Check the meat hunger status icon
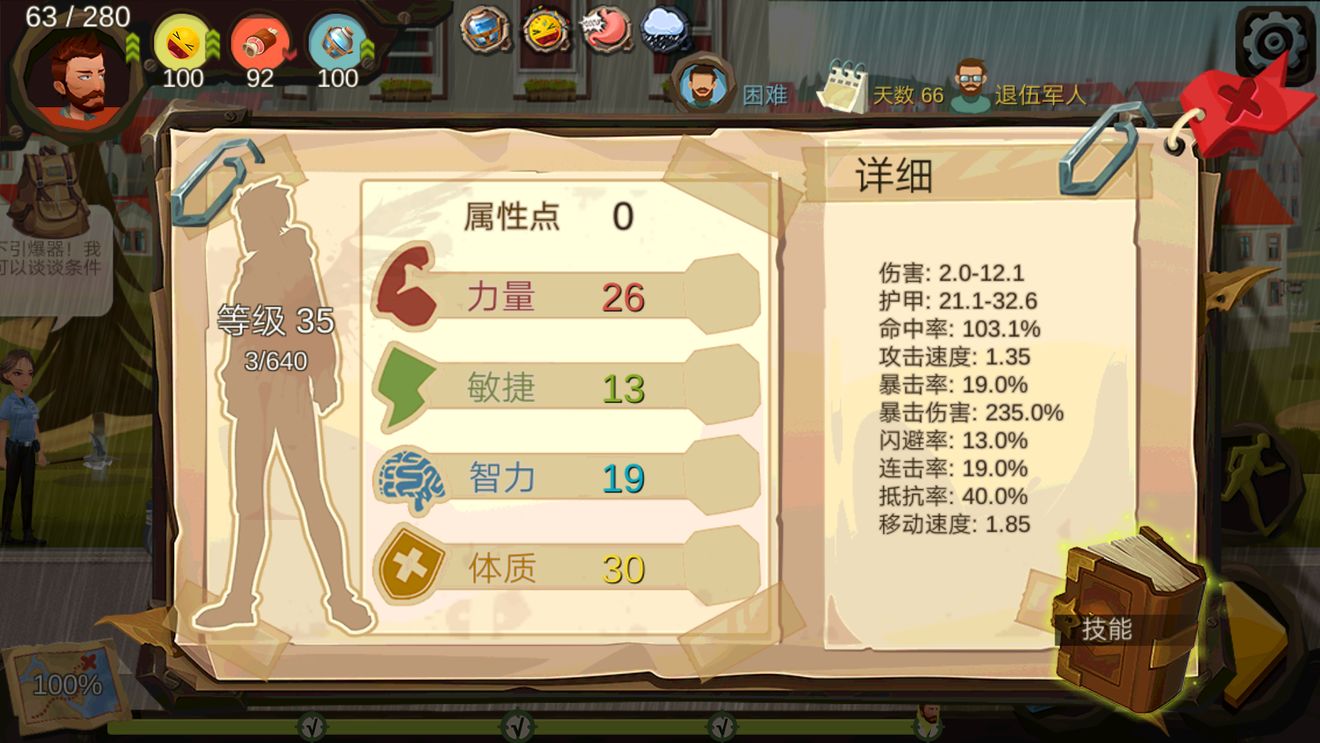This screenshot has height=743, width=1320. coord(259,44)
